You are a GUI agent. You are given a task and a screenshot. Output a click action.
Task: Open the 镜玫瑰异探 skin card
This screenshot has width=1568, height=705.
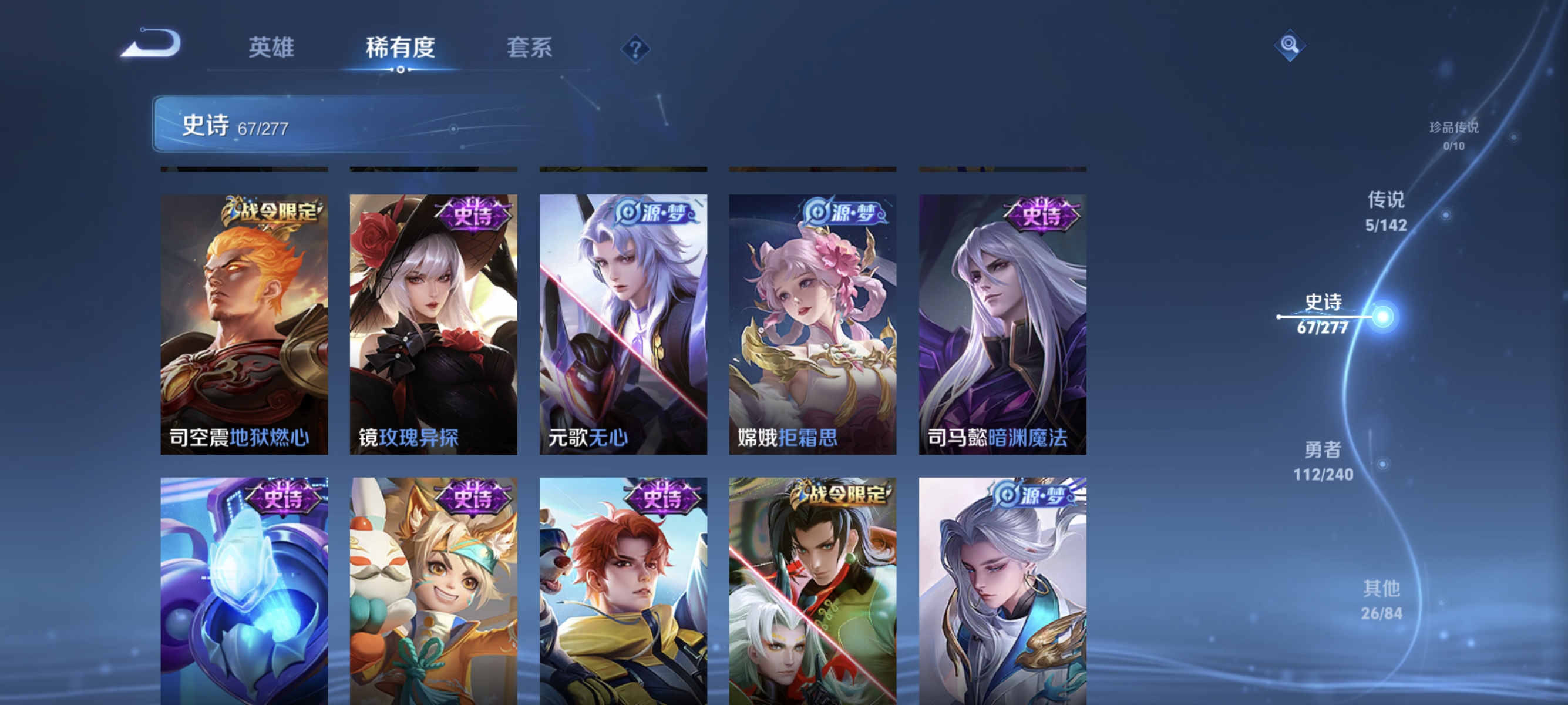[433, 323]
